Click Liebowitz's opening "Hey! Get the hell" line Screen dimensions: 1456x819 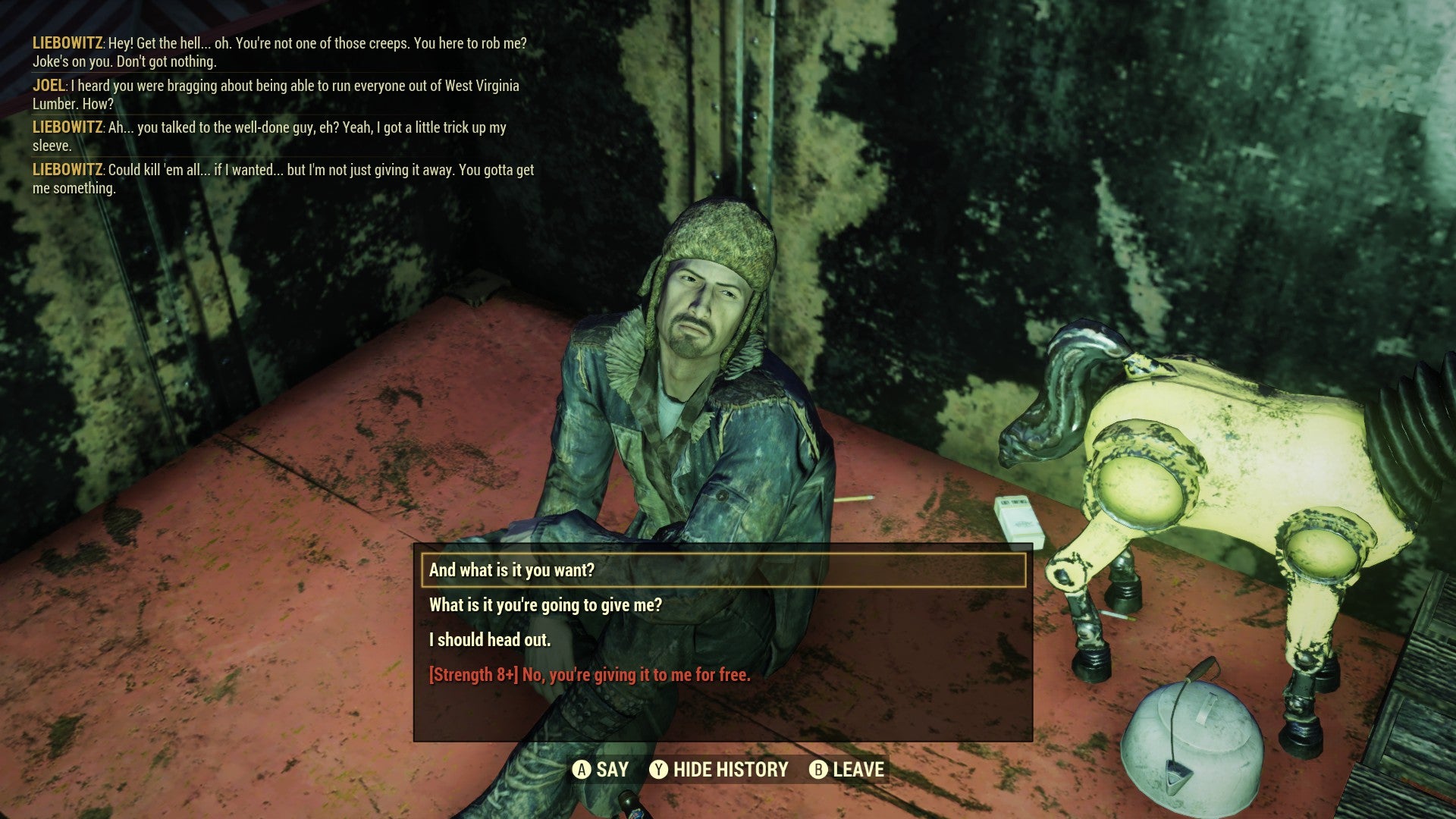tap(281, 52)
